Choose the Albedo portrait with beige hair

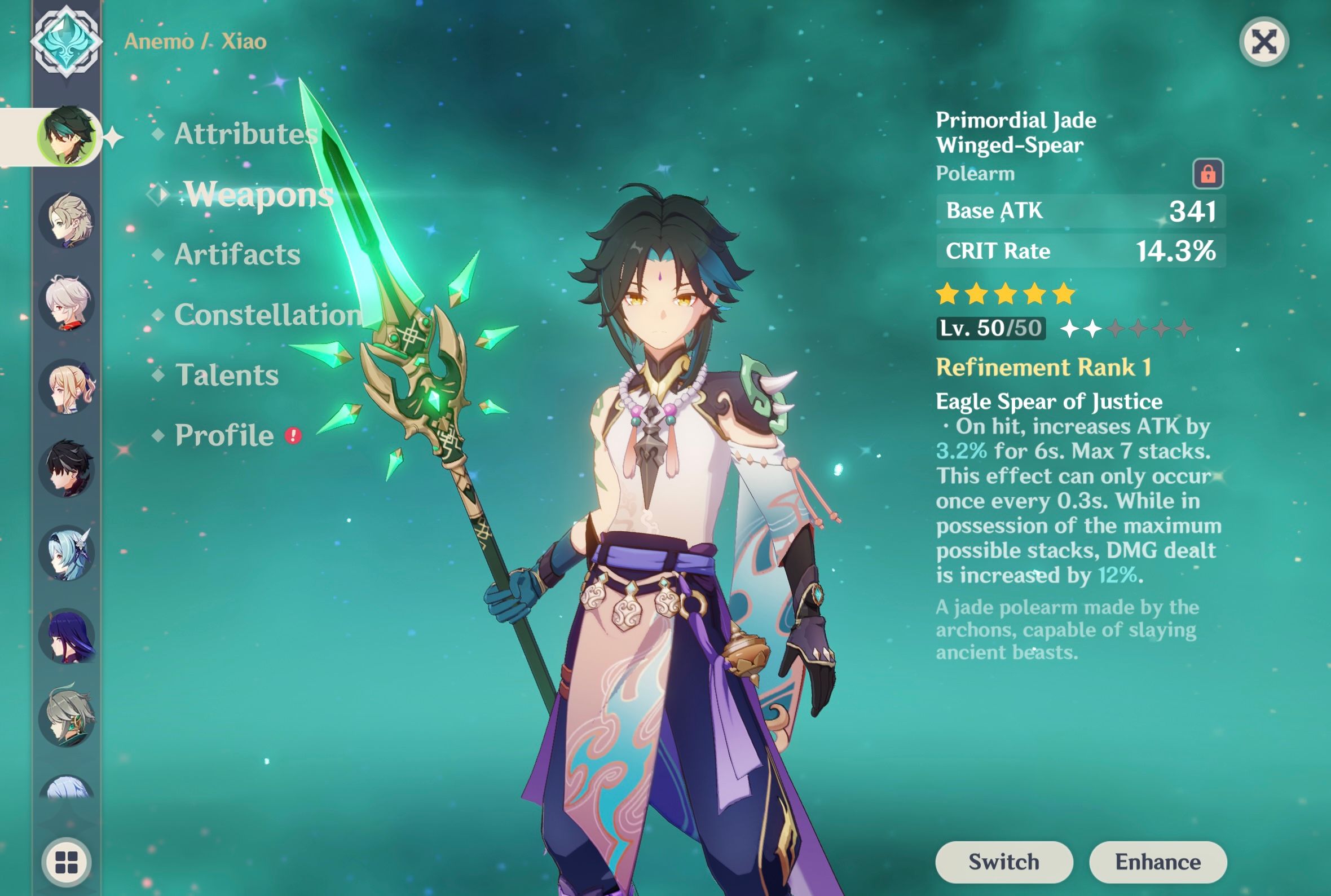point(67,220)
